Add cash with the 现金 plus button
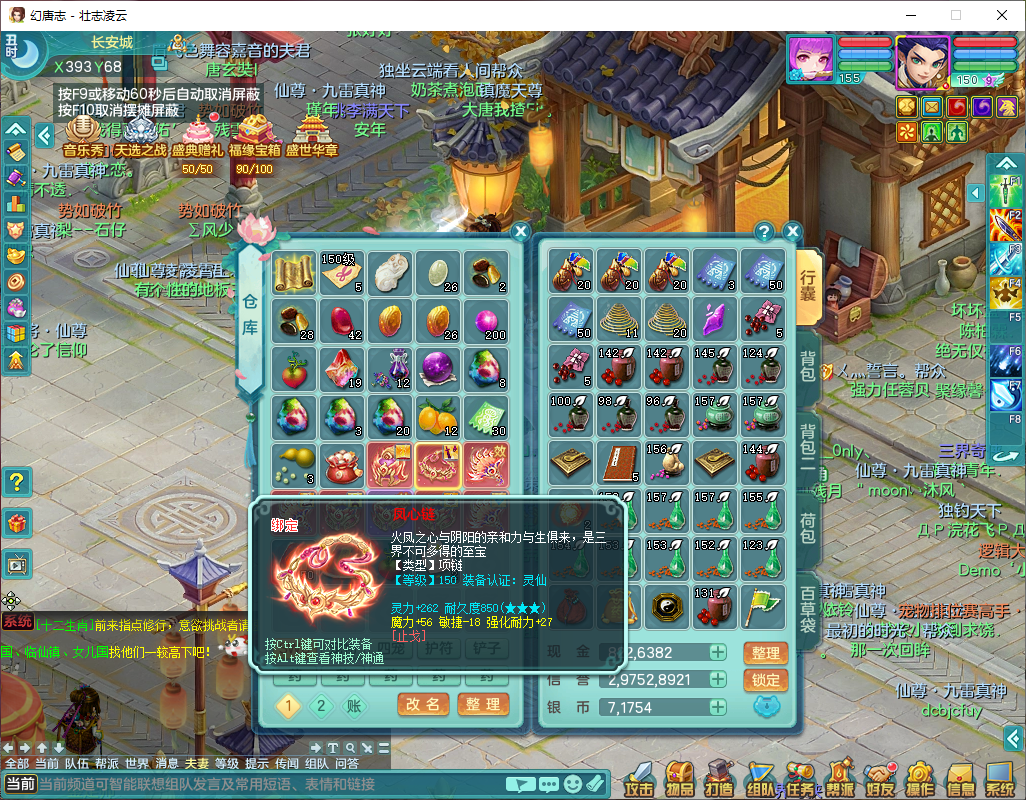 [x=718, y=653]
